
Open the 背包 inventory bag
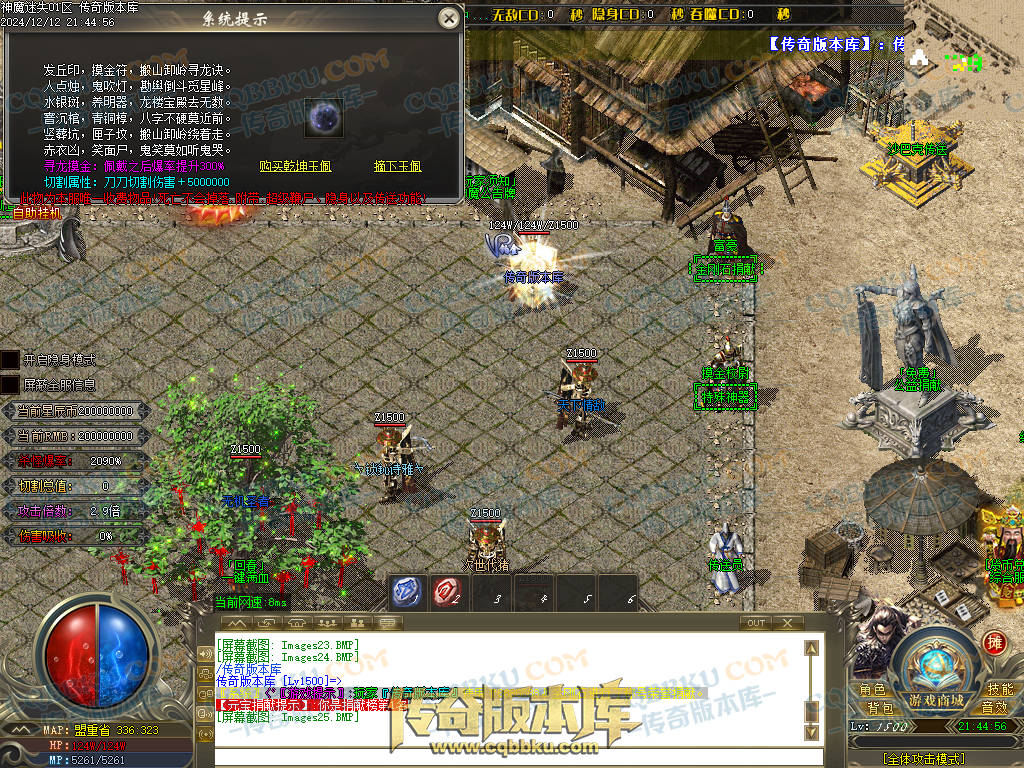[880, 708]
